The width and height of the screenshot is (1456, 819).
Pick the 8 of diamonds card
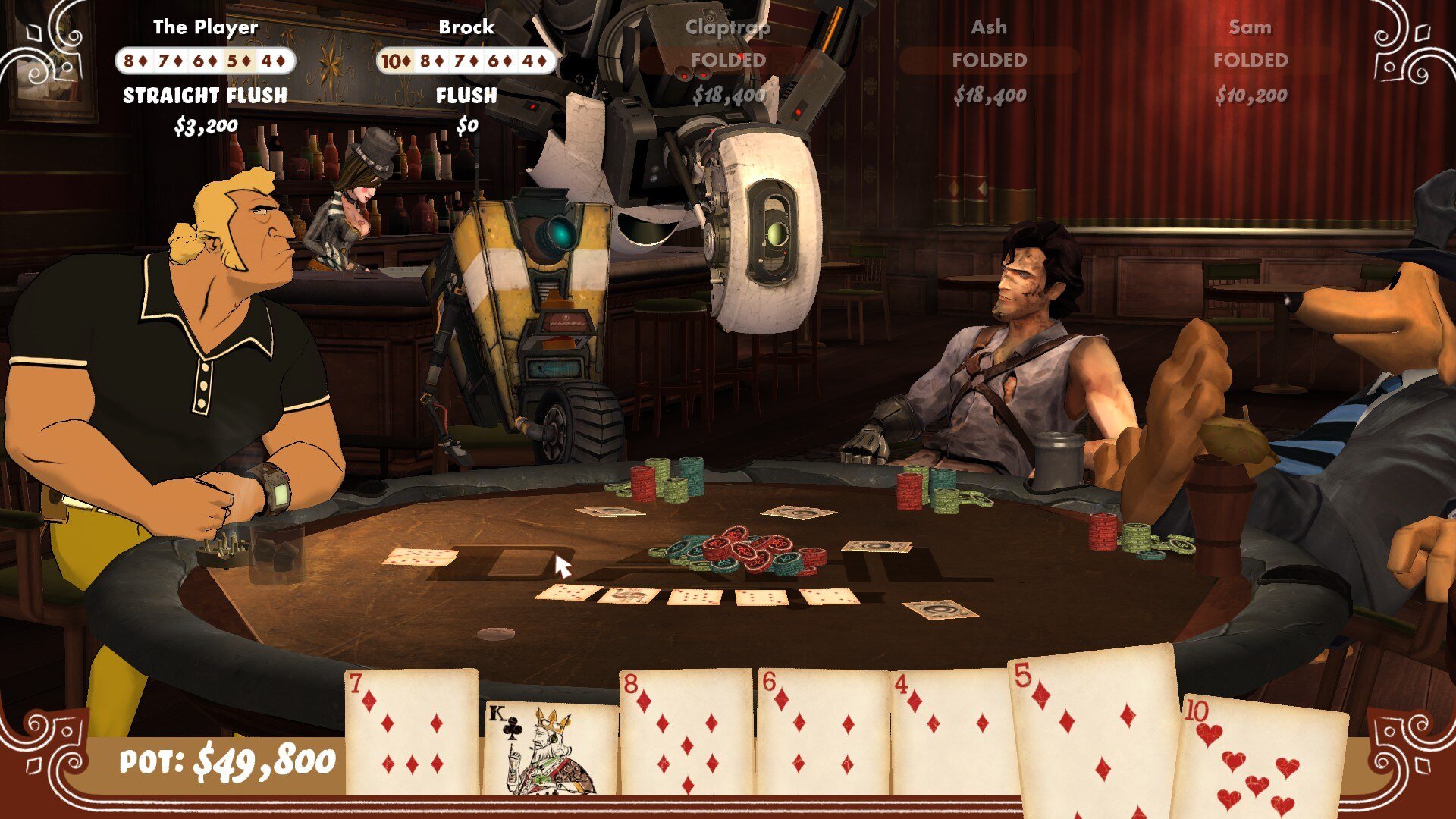click(686, 732)
